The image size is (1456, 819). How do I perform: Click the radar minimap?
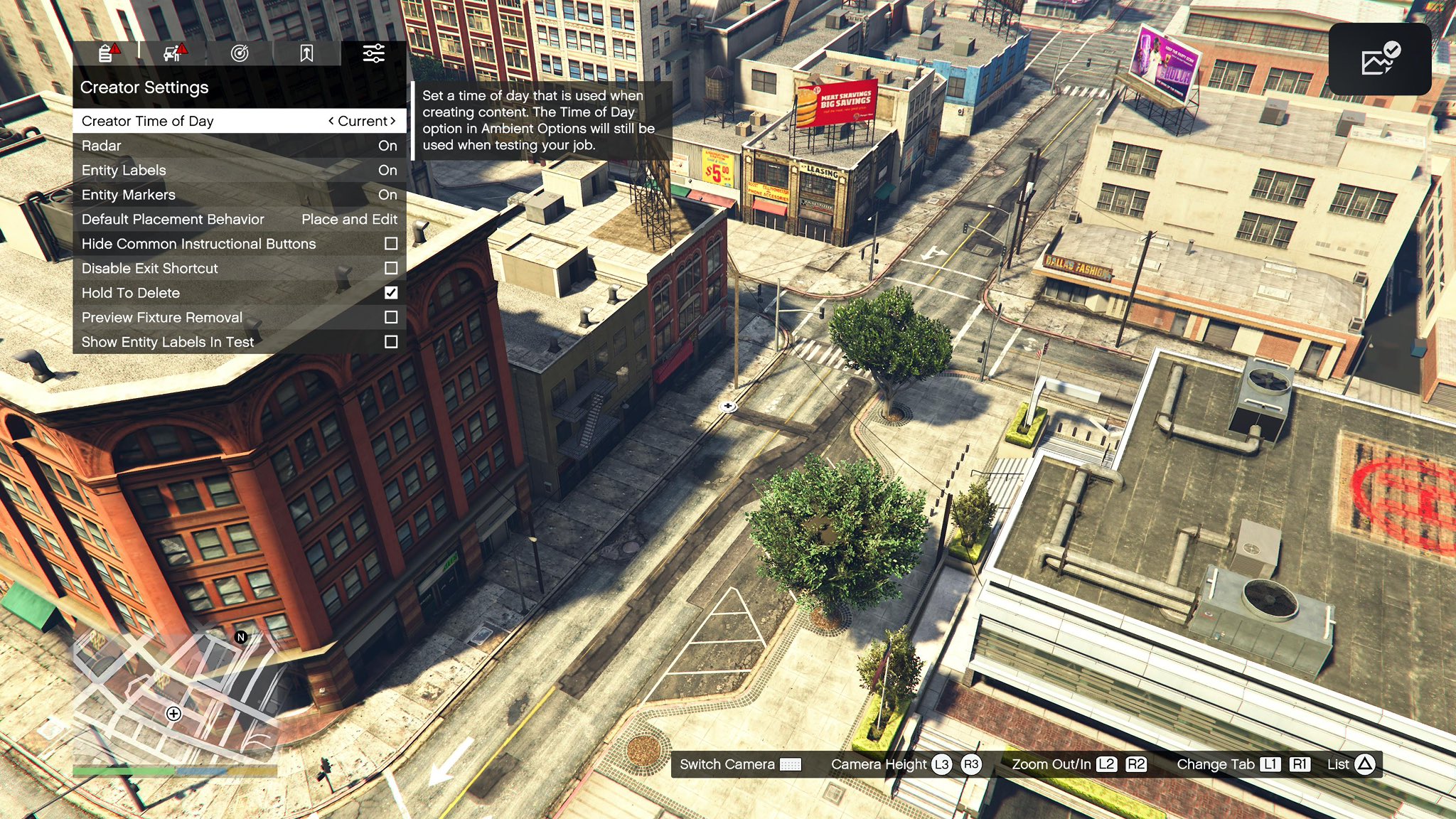tap(174, 697)
